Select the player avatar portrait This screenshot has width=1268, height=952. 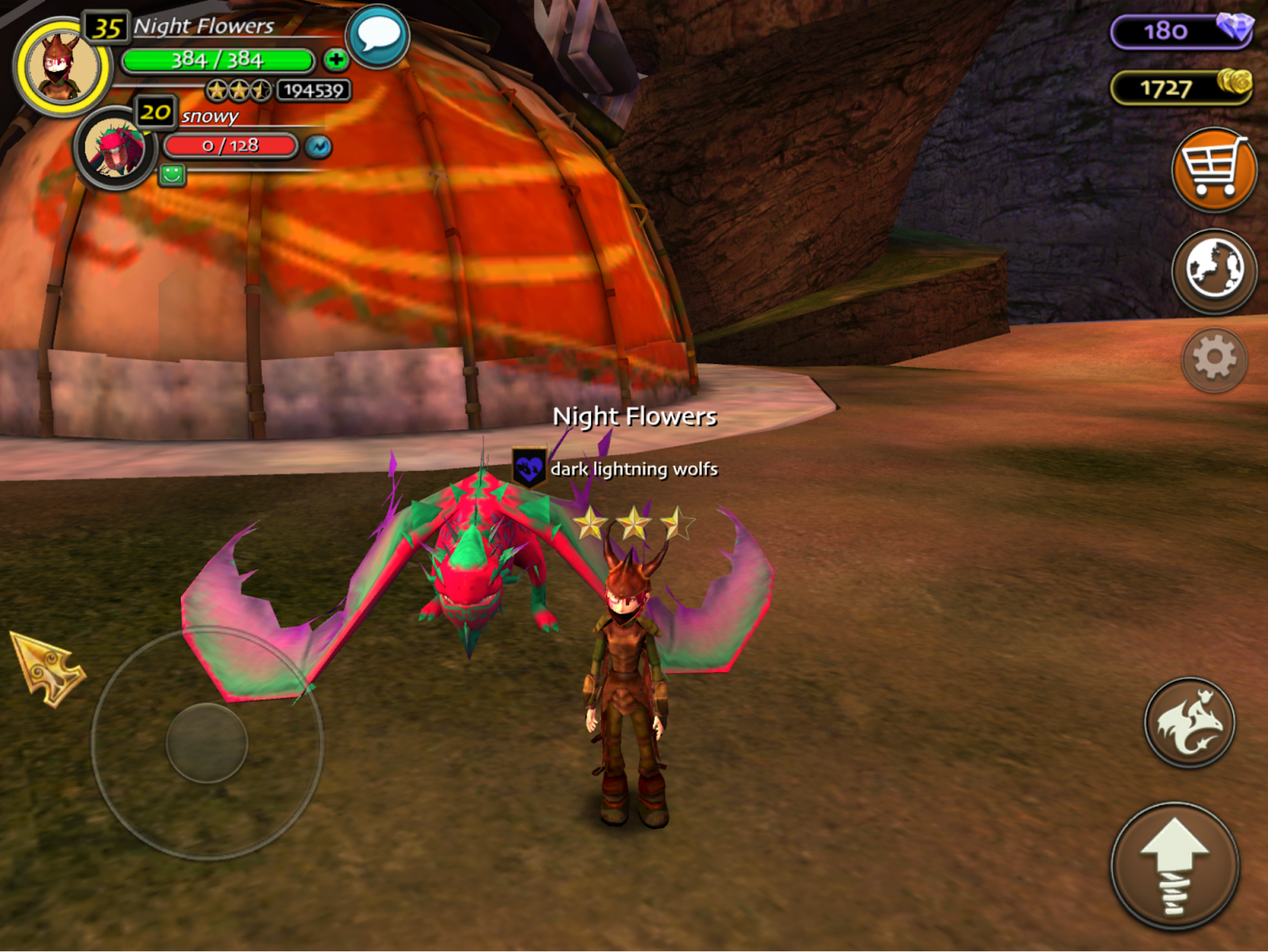pos(62,67)
